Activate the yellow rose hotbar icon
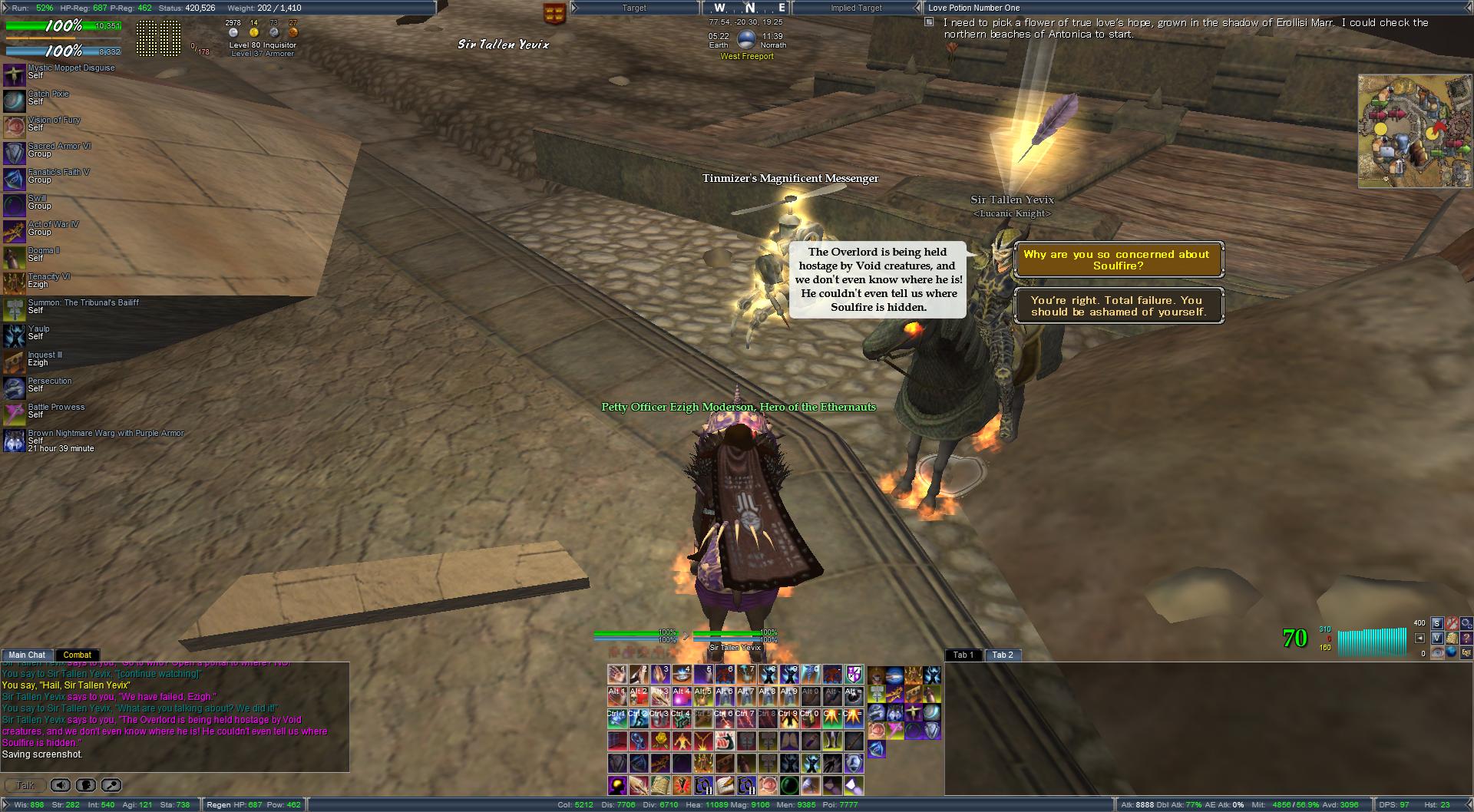The image size is (1474, 812). coord(659,741)
